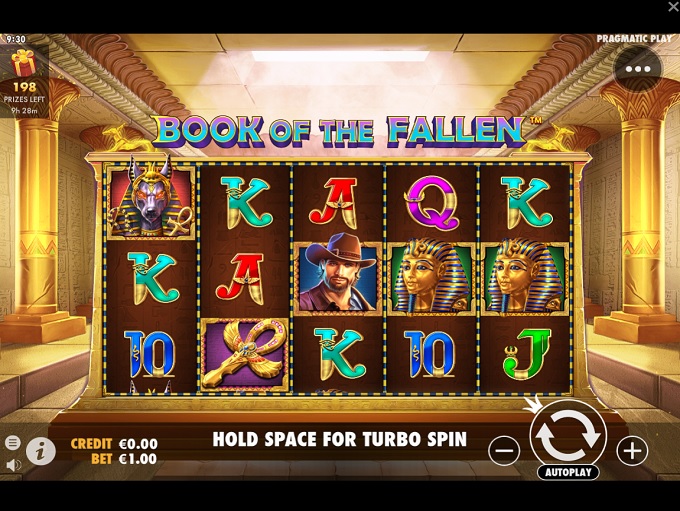Open the Autoplay options

(x=567, y=472)
